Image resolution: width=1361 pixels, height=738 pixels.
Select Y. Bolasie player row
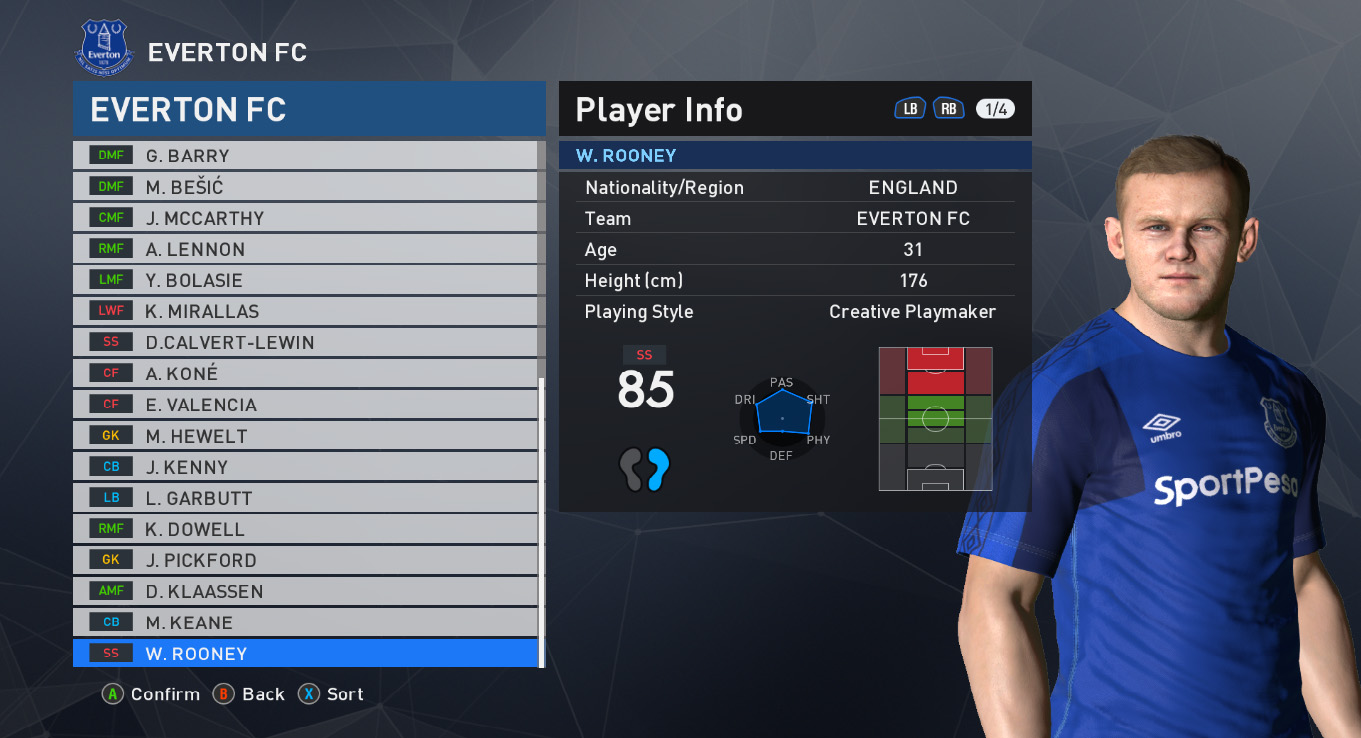point(305,280)
